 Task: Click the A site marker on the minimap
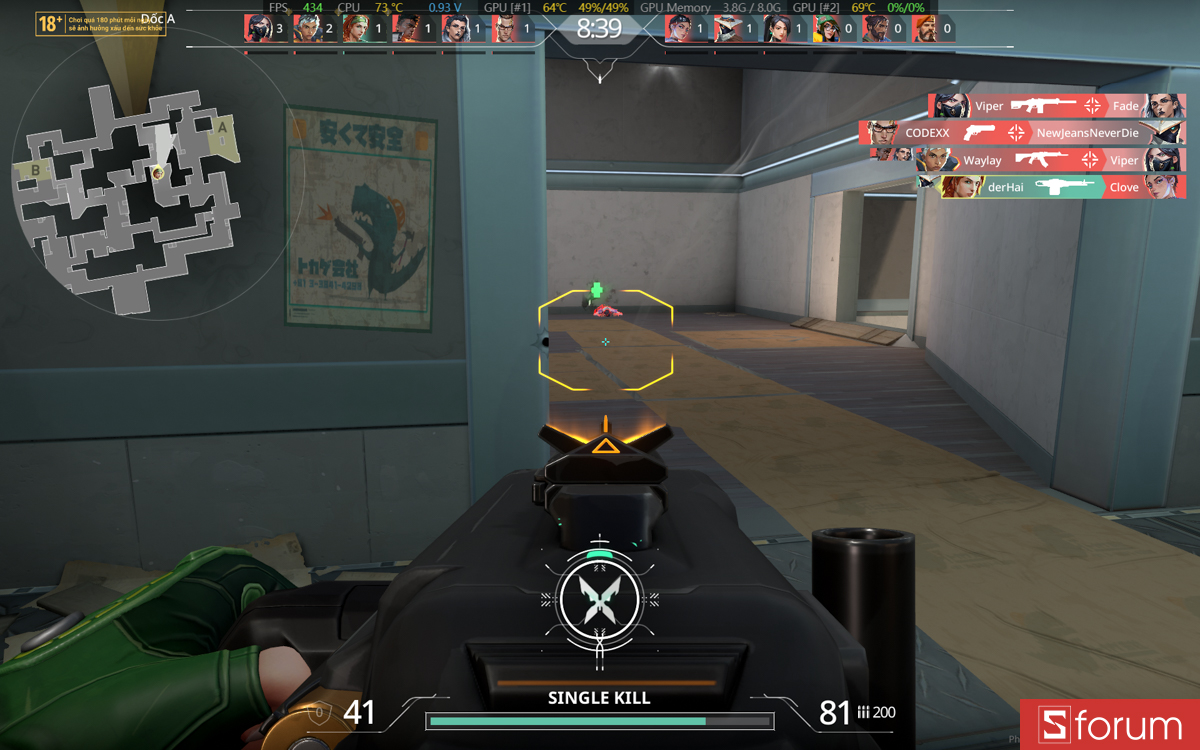[x=222, y=127]
